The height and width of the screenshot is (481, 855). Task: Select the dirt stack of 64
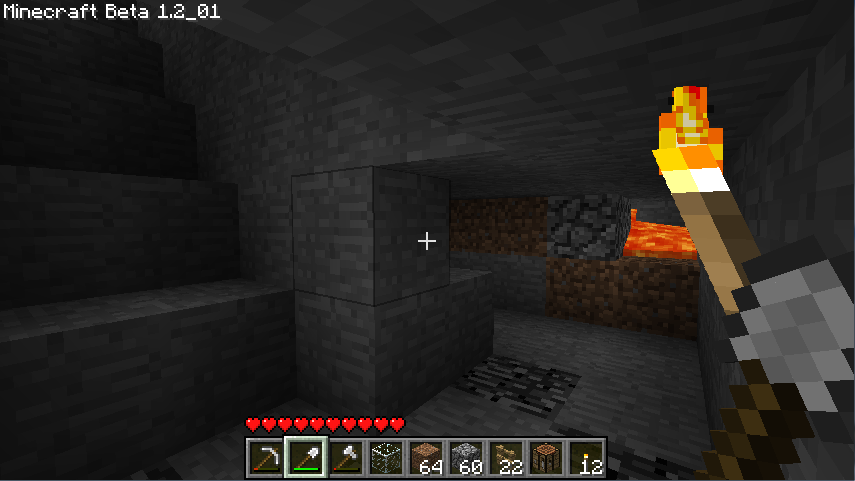[426, 459]
